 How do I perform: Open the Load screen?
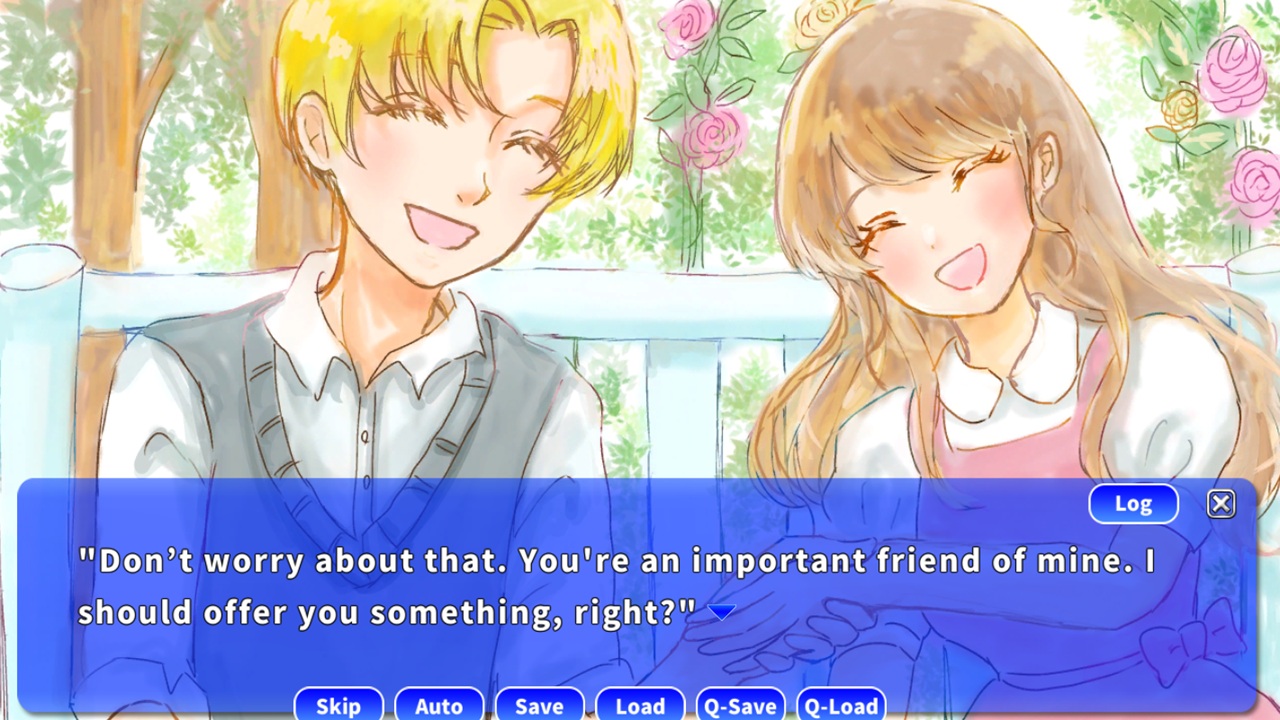pyautogui.click(x=640, y=705)
